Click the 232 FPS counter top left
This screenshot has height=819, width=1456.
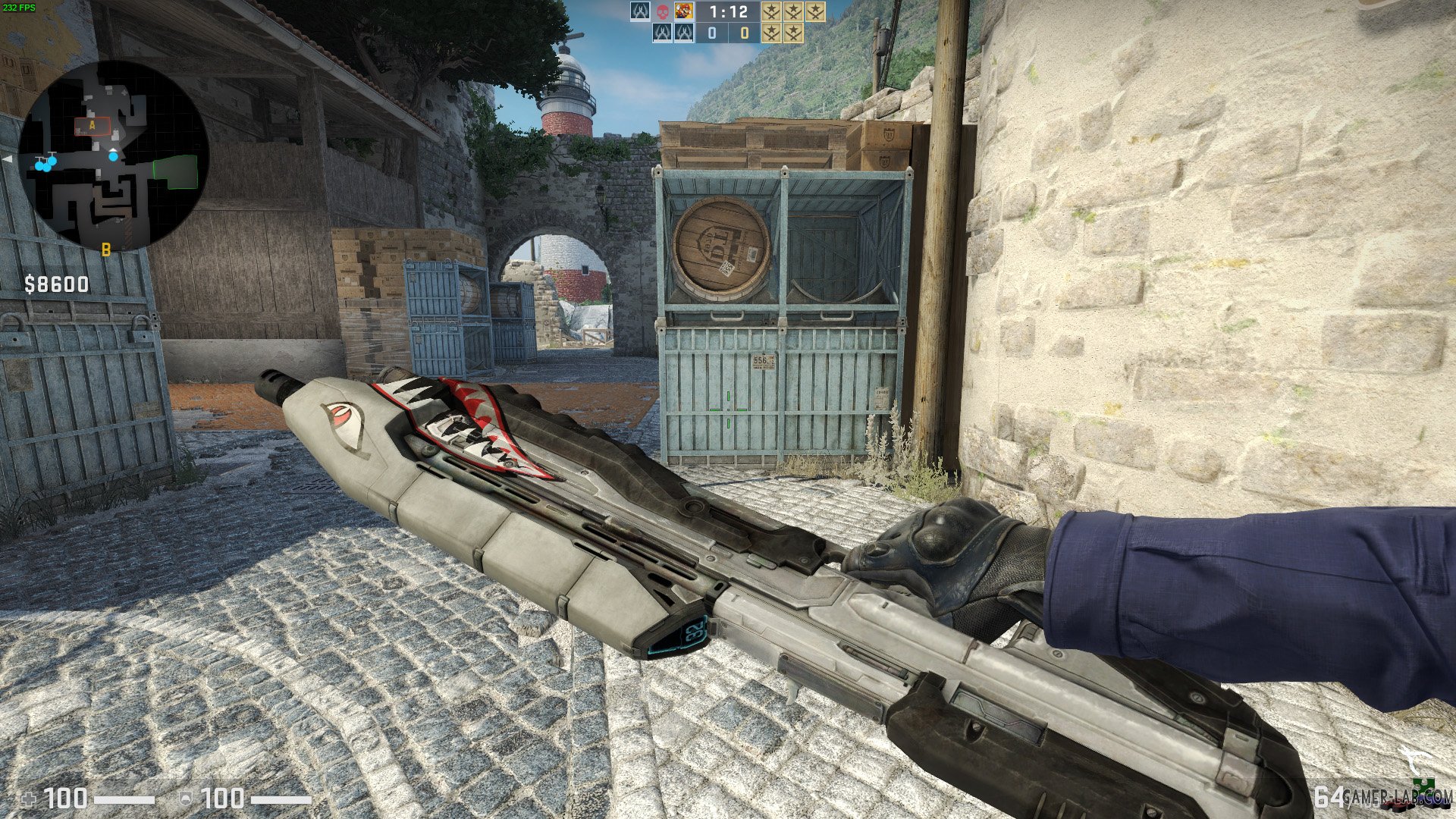click(x=20, y=6)
